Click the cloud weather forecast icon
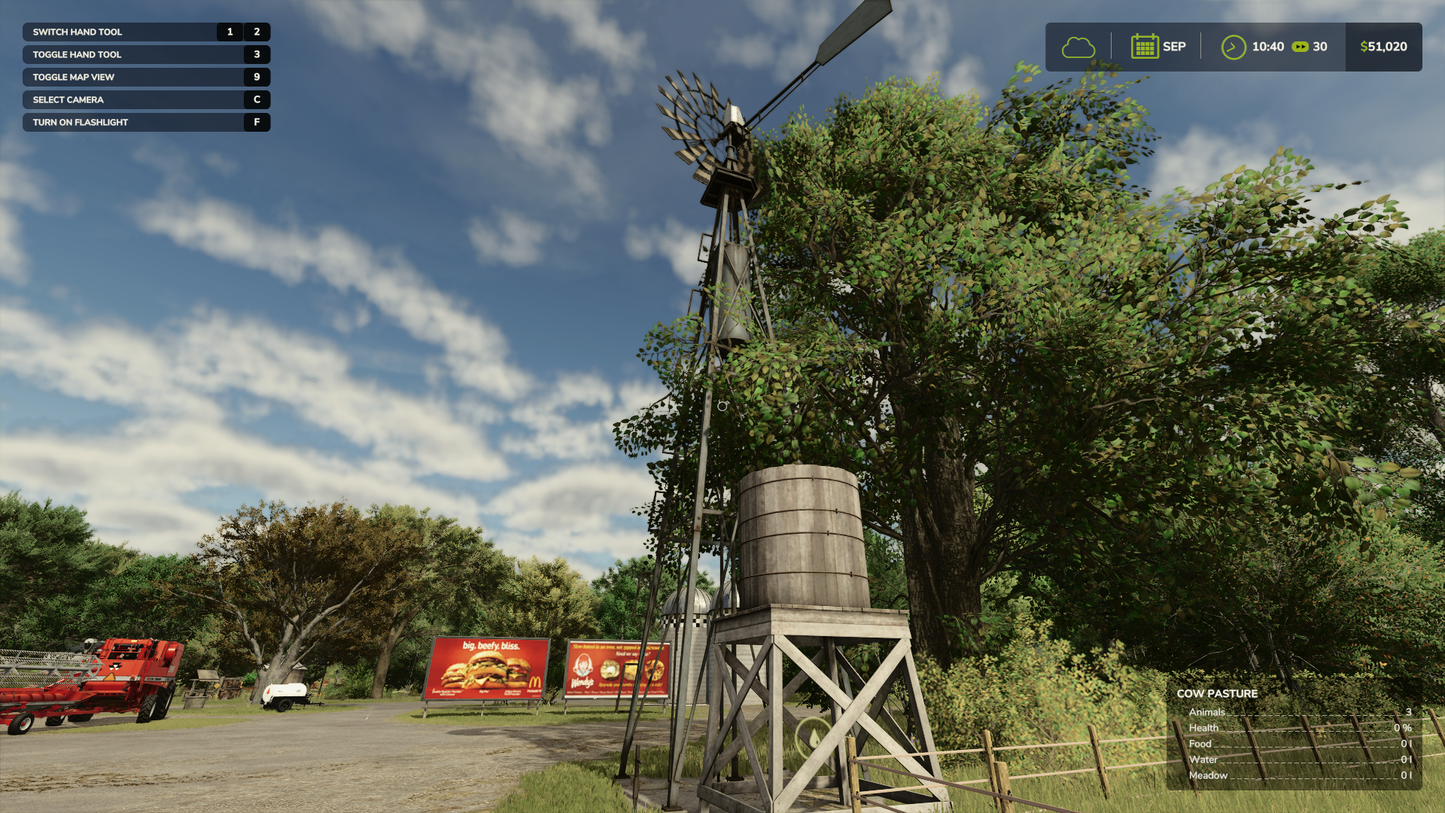The image size is (1445, 813). (x=1078, y=47)
